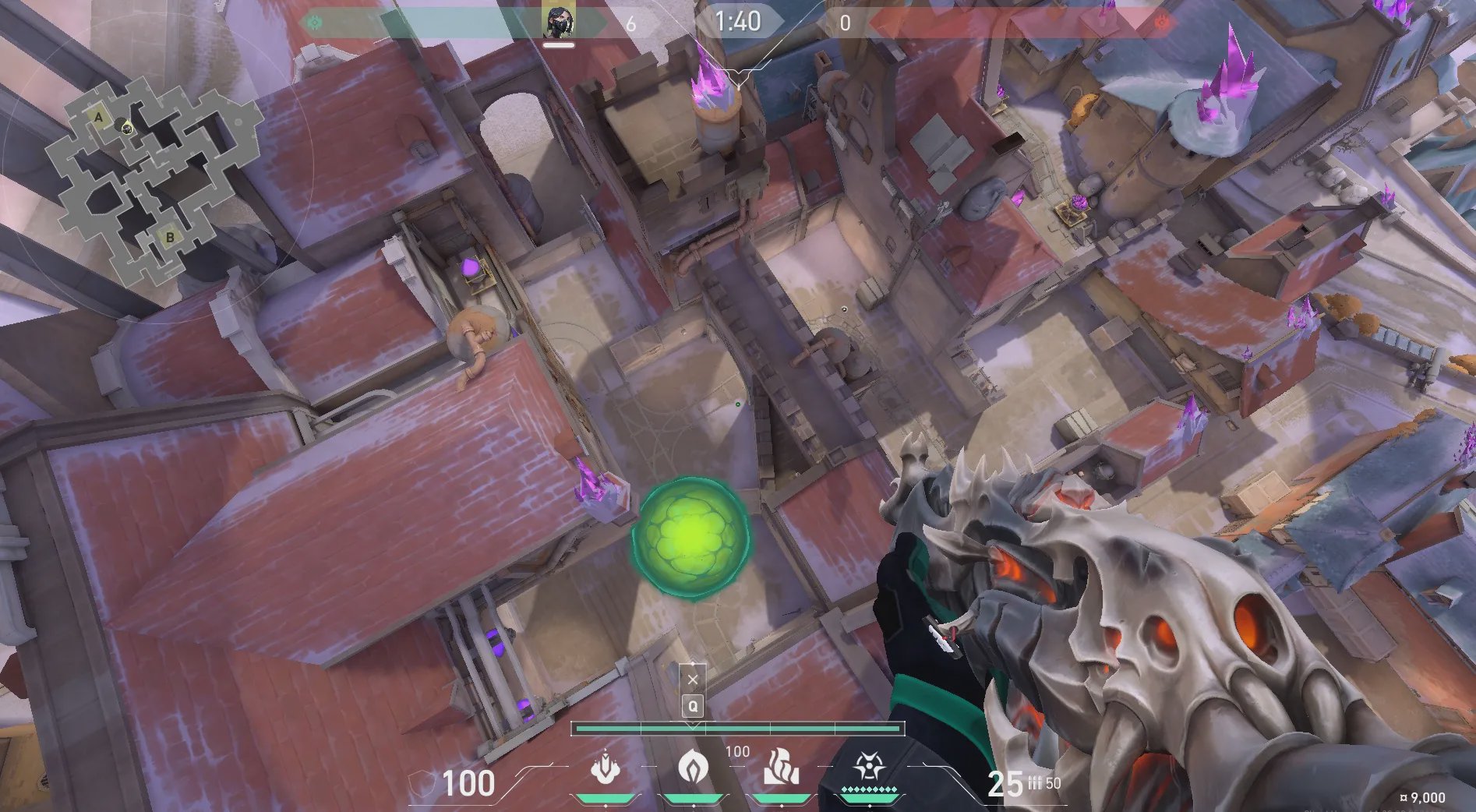This screenshot has height=812, width=1476.
Task: Select the B site marker on minimap
Action: (169, 237)
